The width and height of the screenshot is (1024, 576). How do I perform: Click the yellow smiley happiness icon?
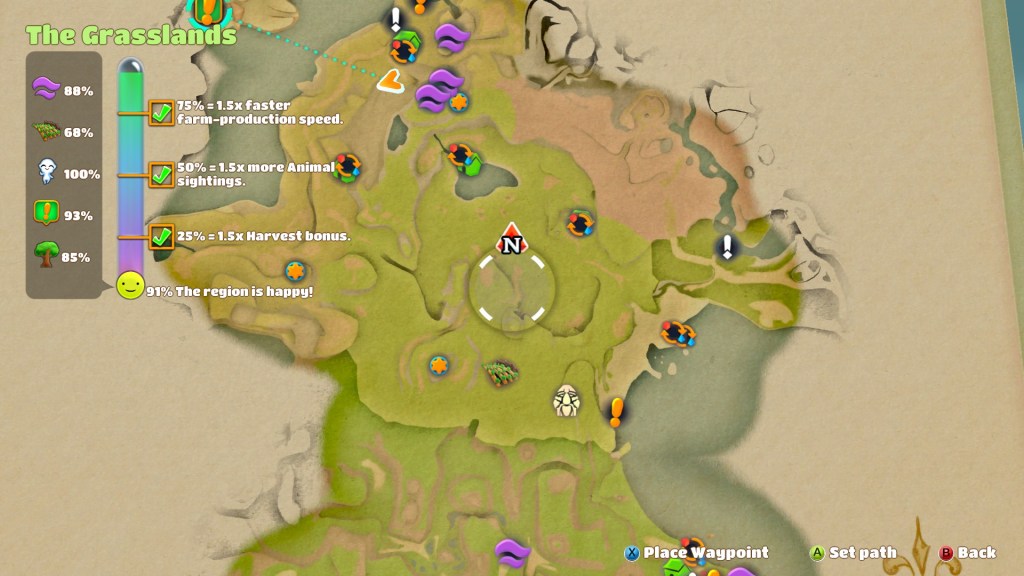point(130,286)
